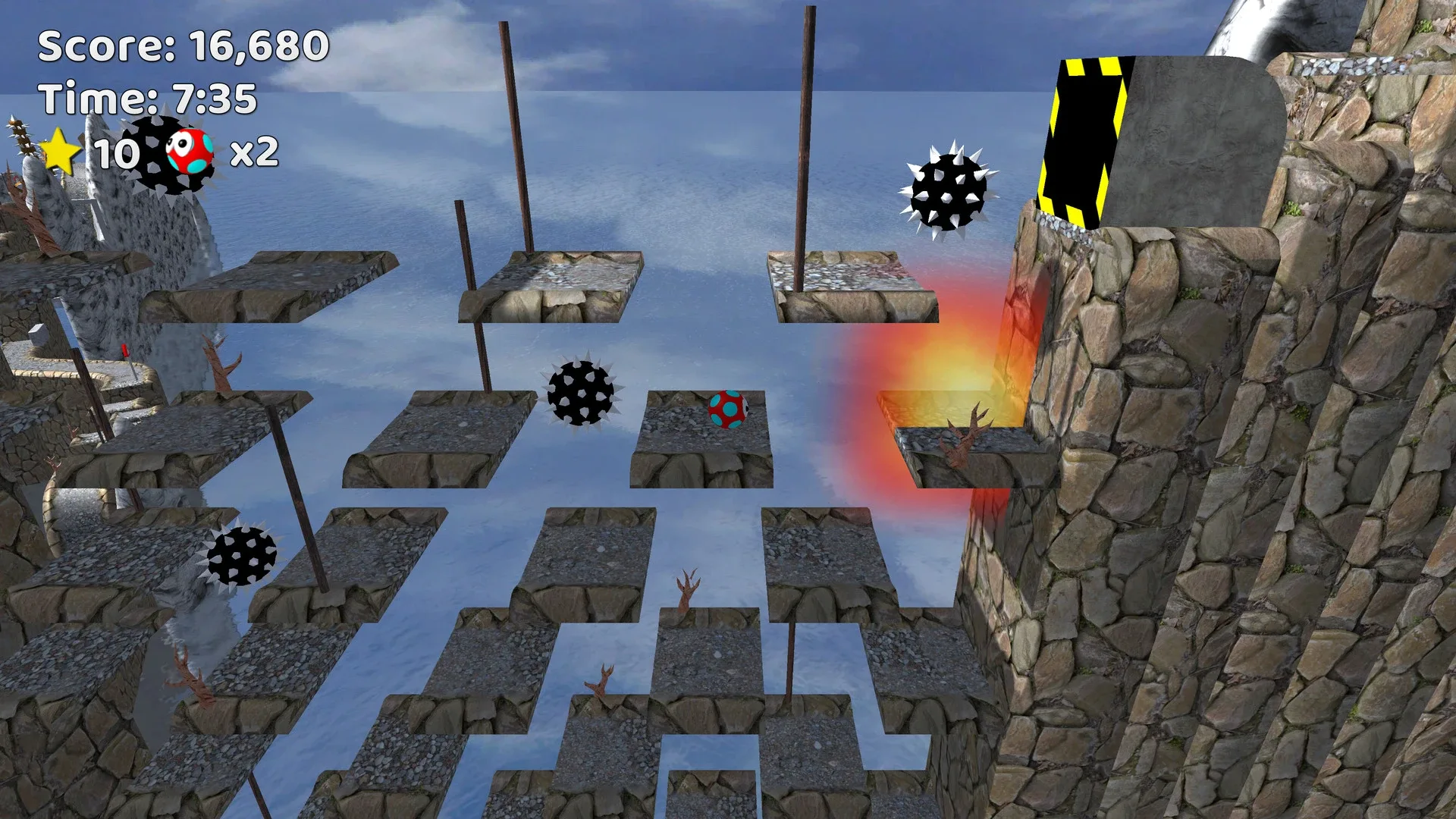Image resolution: width=1456 pixels, height=819 pixels.
Task: Click the red flag marker on the left ledge
Action: pos(124,351)
